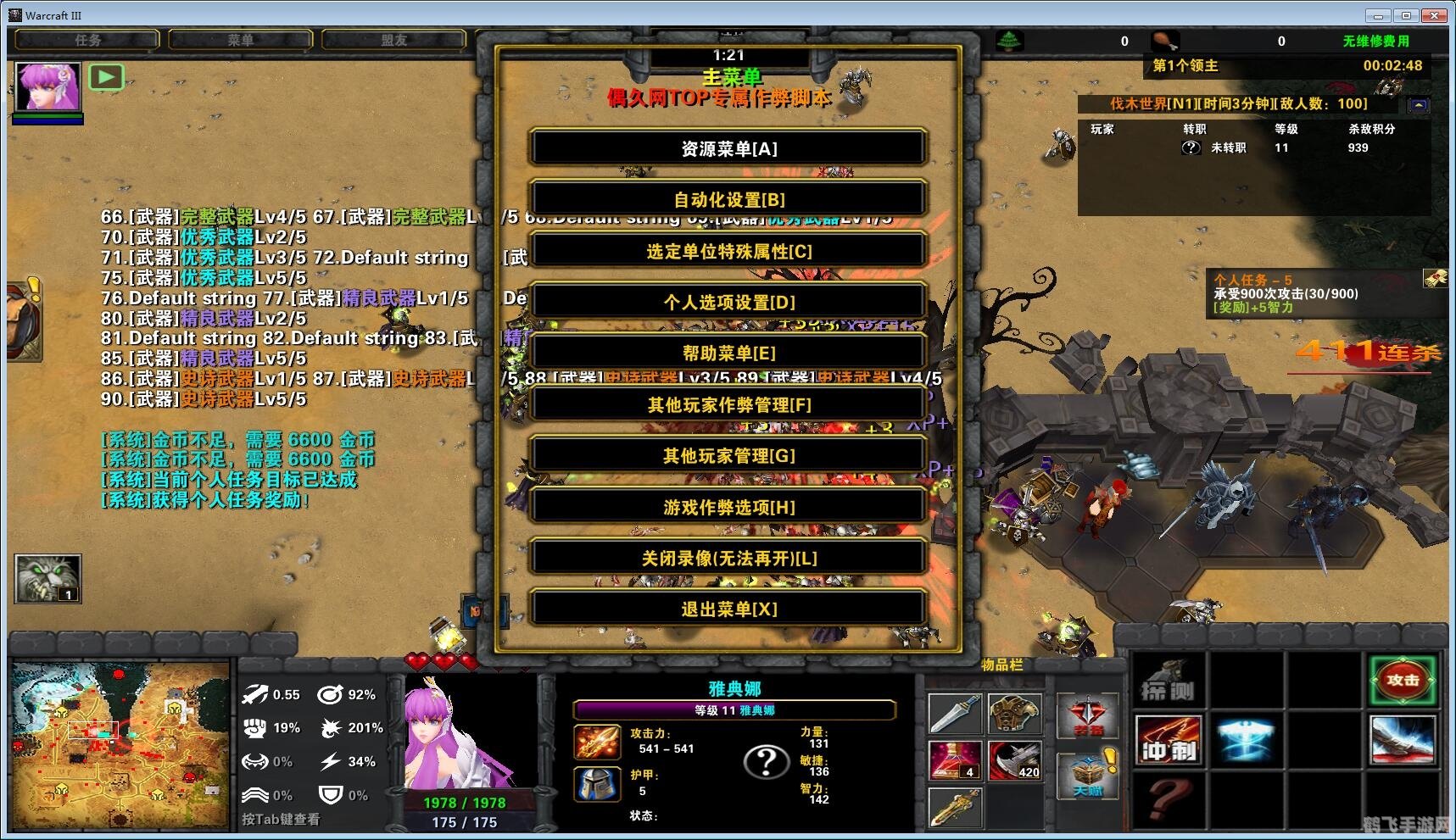This screenshot has height=840, width=1456.
Task: Select the red potion inventory slot
Action: pyautogui.click(x=956, y=760)
